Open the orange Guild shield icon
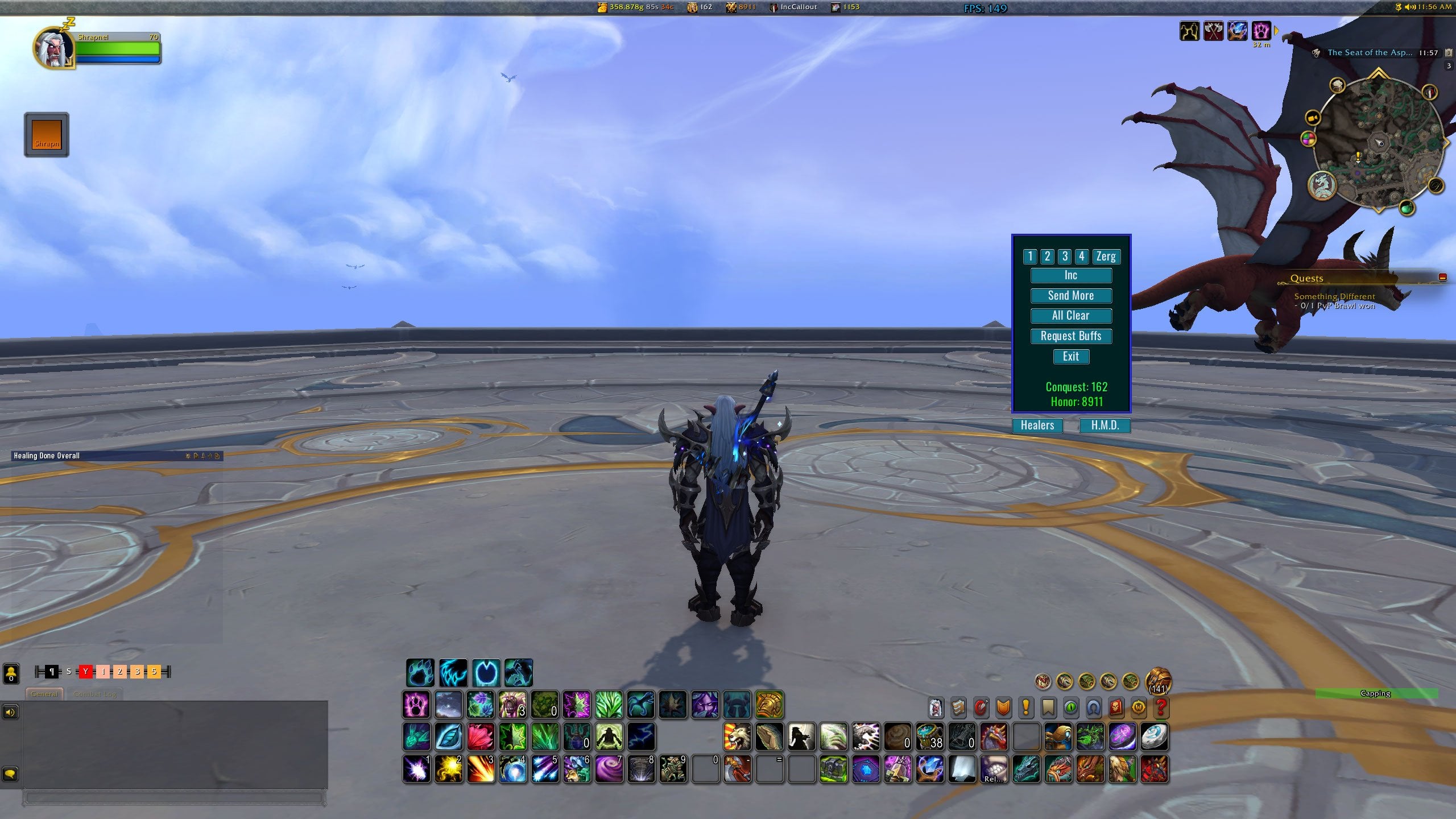Viewport: 1456px width, 819px height. (1003, 708)
